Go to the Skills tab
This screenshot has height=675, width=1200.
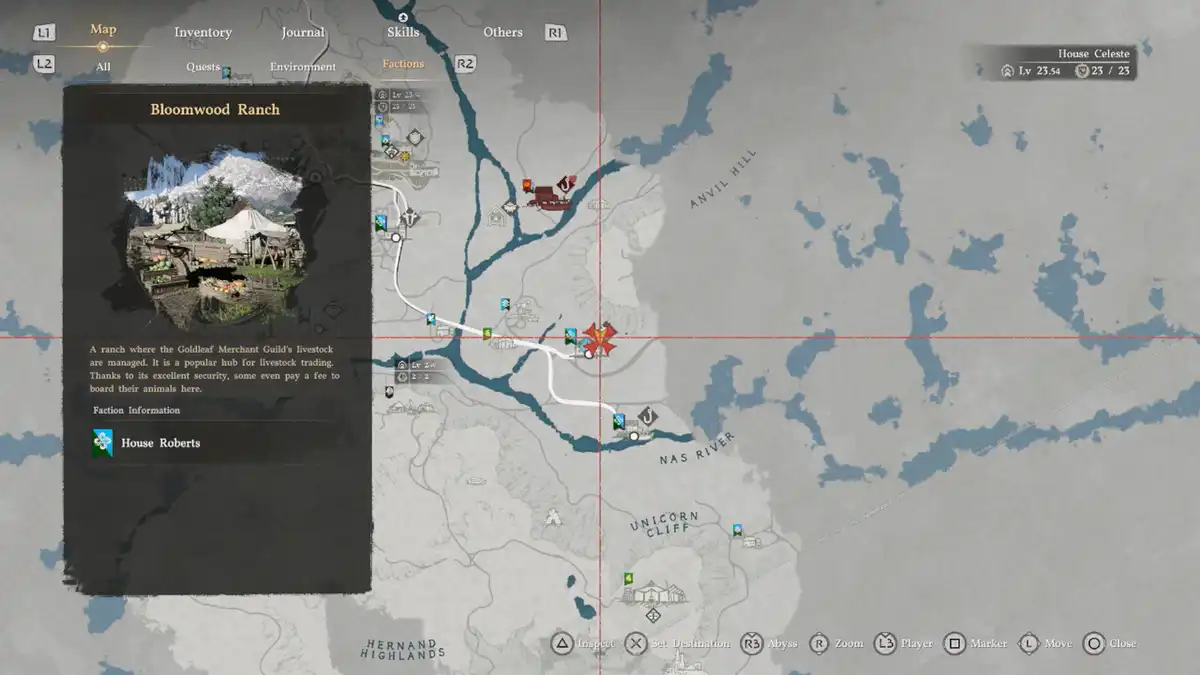[403, 32]
